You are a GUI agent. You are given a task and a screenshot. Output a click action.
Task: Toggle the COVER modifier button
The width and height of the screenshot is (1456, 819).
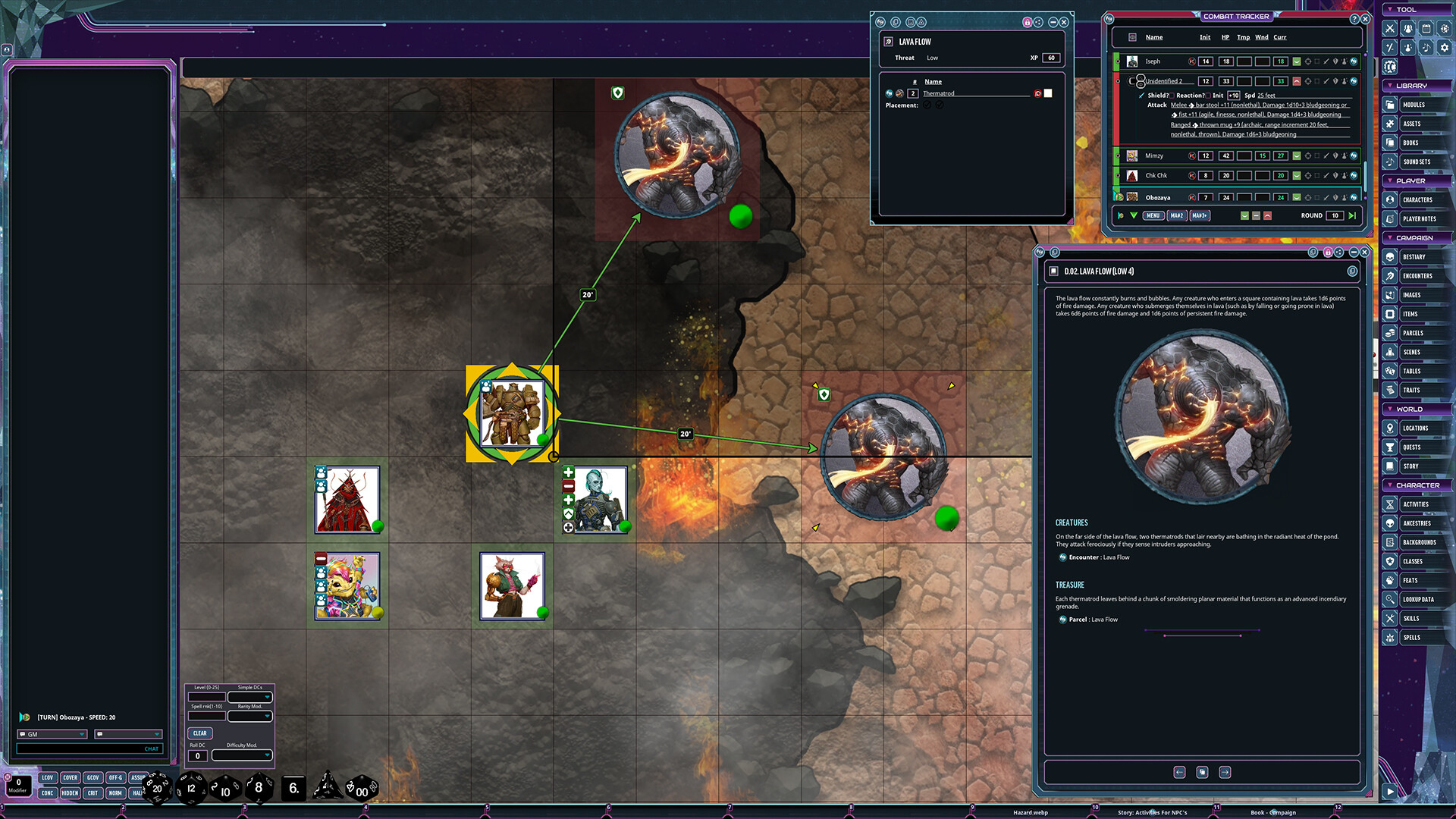tap(70, 778)
